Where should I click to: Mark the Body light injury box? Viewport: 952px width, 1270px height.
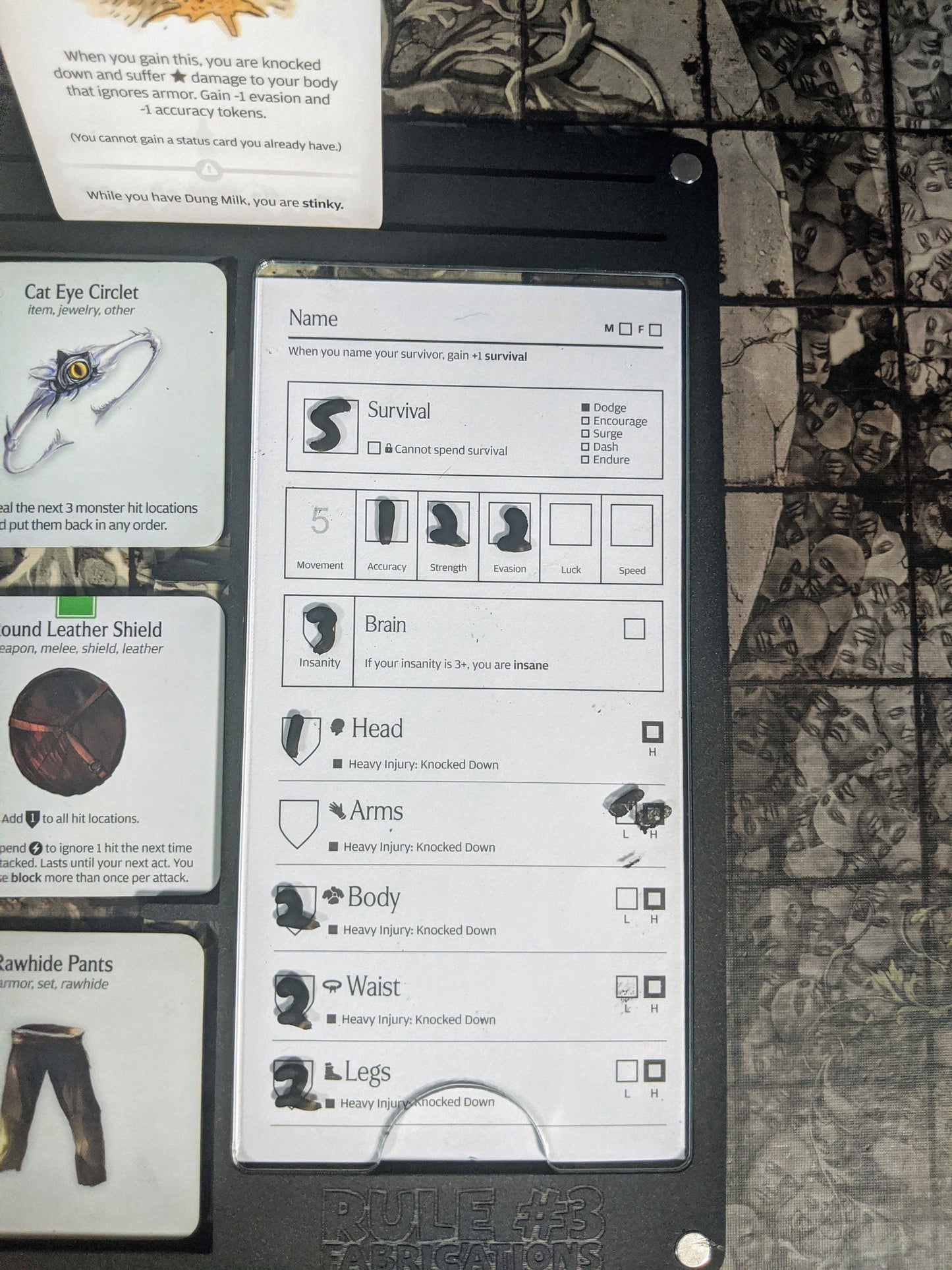[x=626, y=898]
